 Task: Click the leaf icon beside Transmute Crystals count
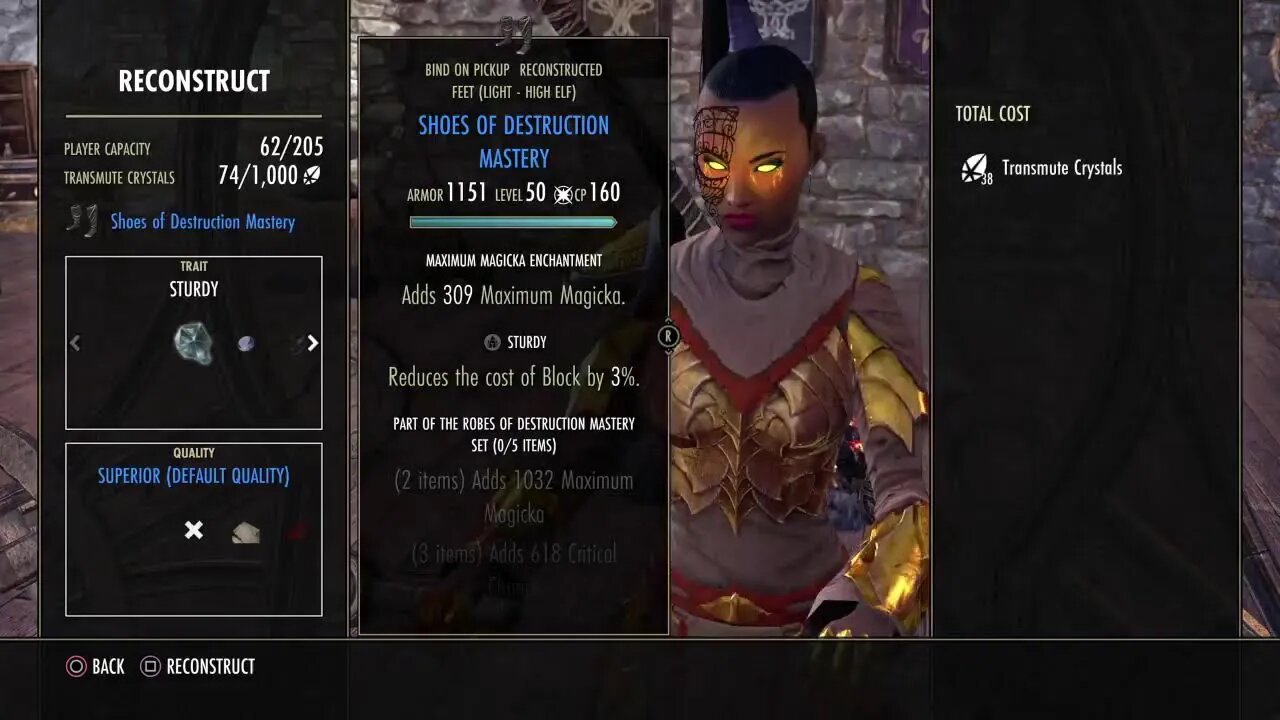(313, 175)
